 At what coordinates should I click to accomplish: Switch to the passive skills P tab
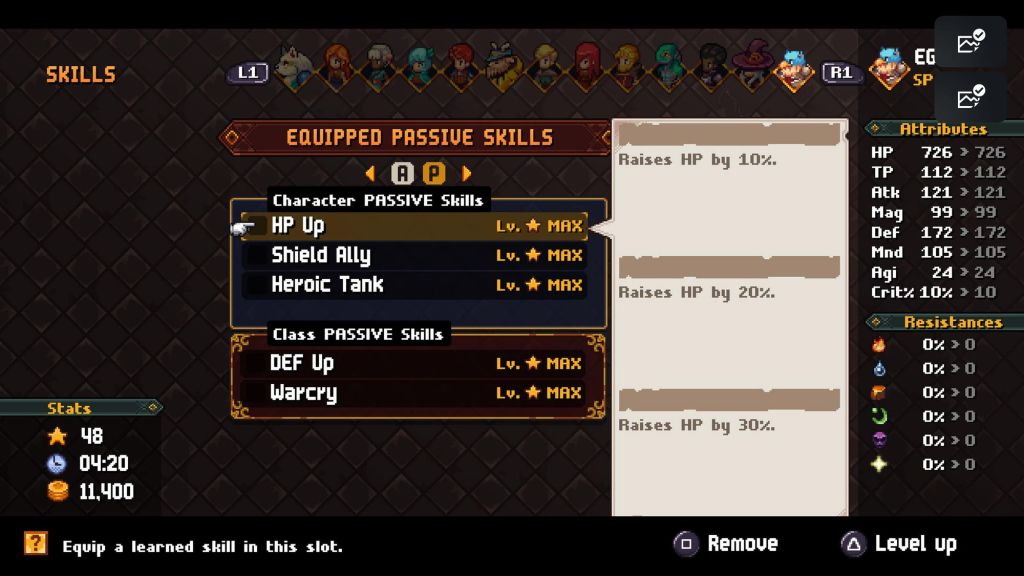point(434,173)
